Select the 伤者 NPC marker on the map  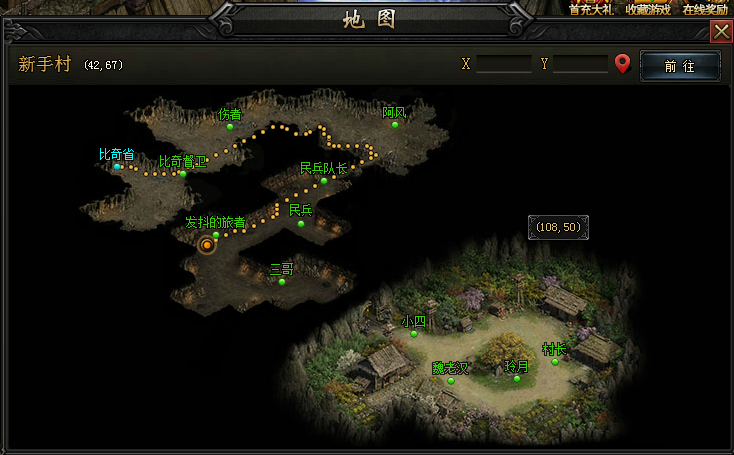coord(230,127)
